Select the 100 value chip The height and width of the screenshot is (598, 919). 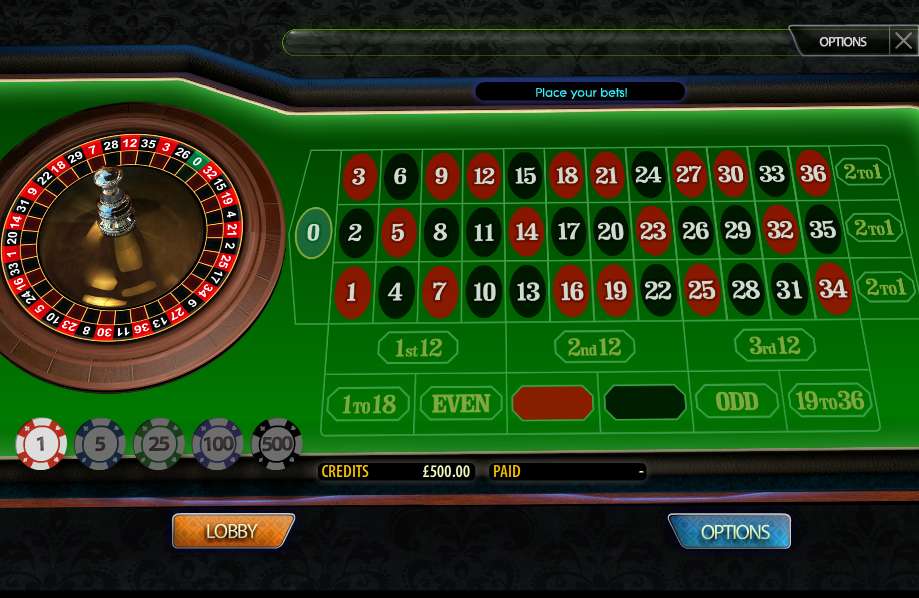(218, 445)
